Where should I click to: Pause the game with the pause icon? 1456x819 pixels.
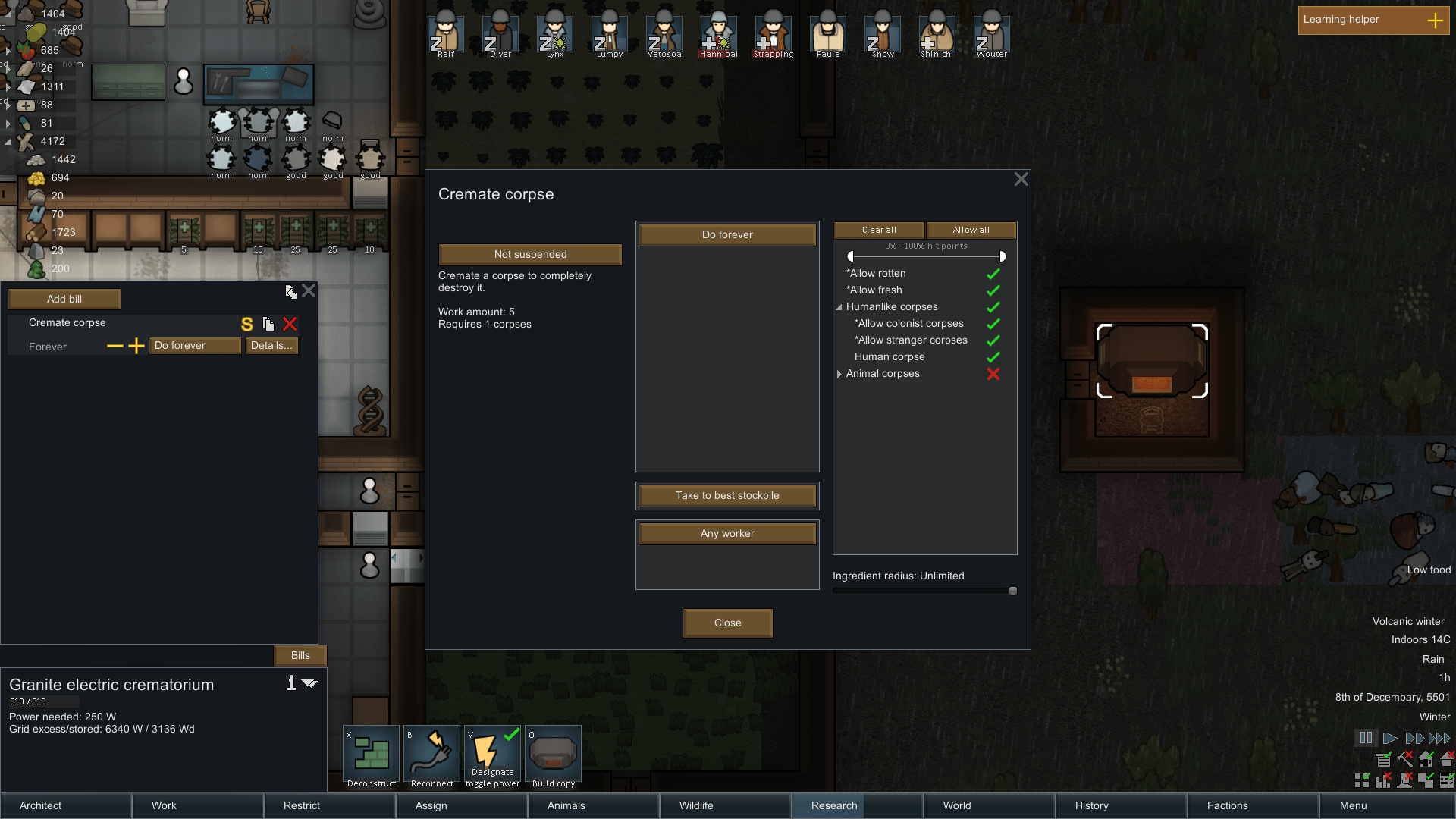(x=1366, y=737)
